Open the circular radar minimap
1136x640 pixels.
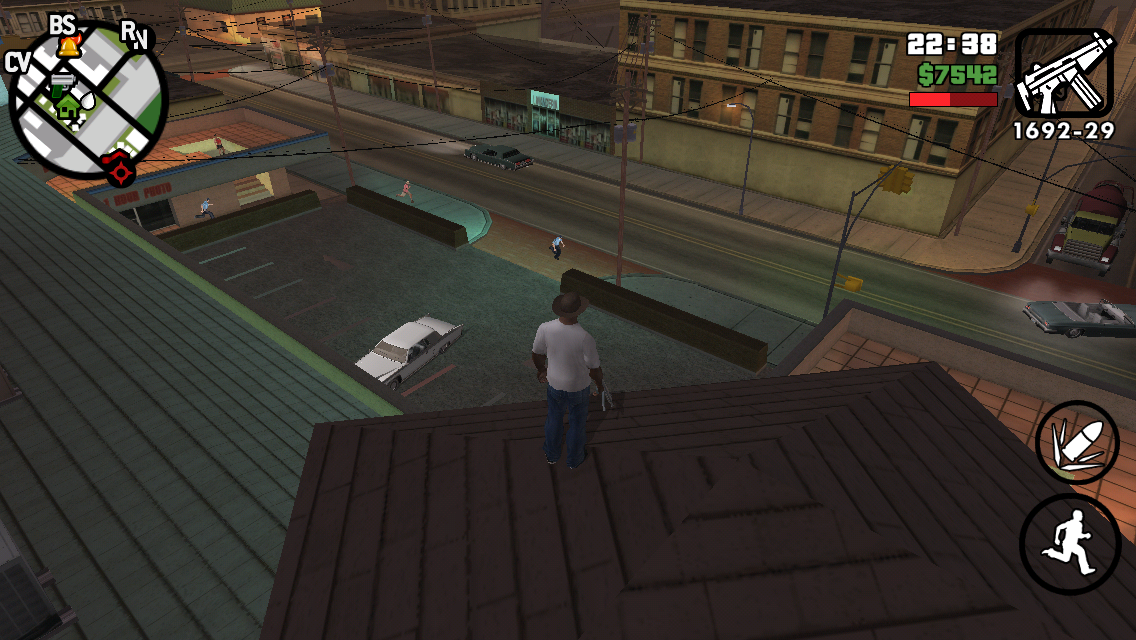coord(88,100)
